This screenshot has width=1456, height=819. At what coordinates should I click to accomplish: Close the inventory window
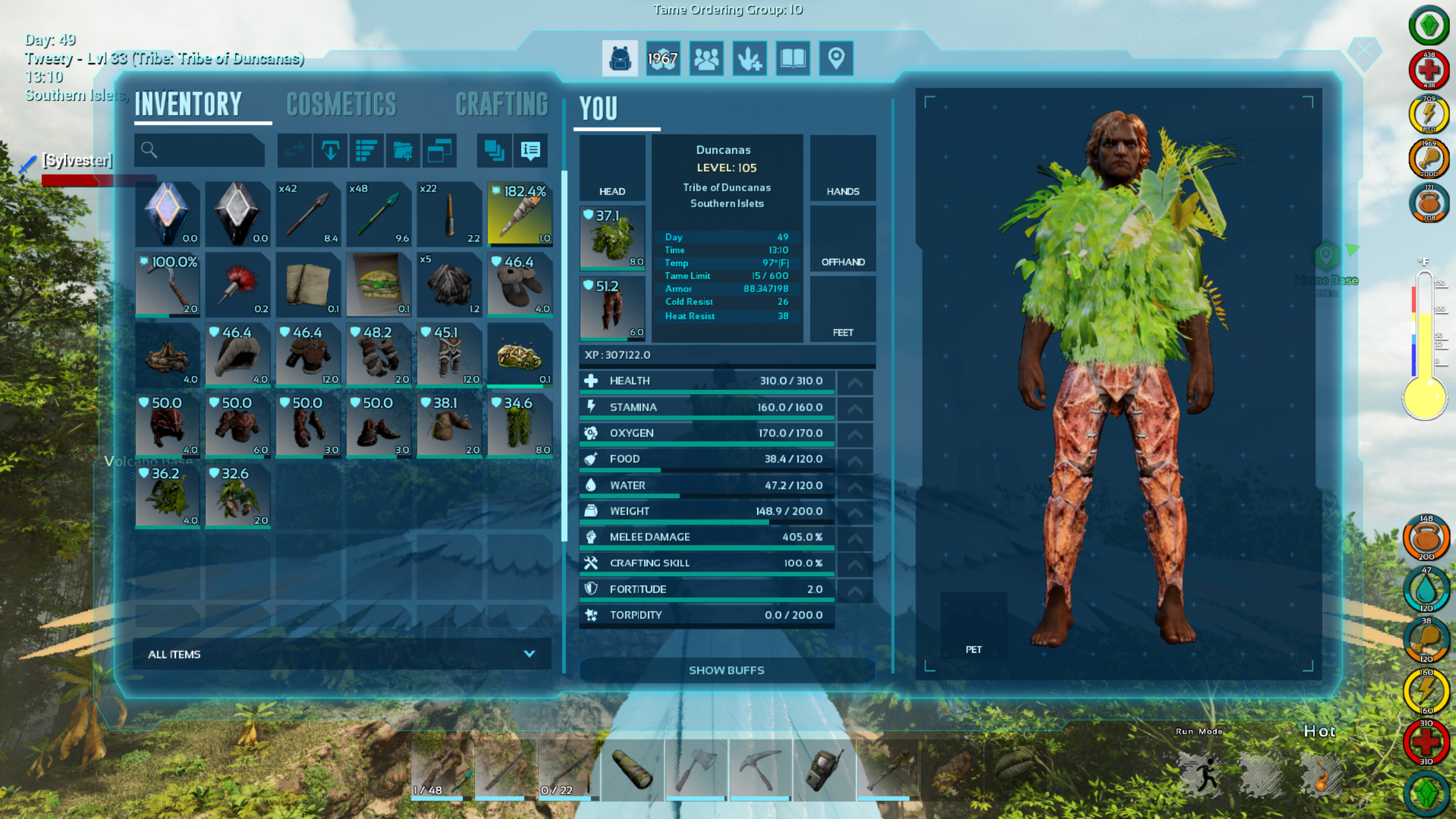pyautogui.click(x=1364, y=51)
